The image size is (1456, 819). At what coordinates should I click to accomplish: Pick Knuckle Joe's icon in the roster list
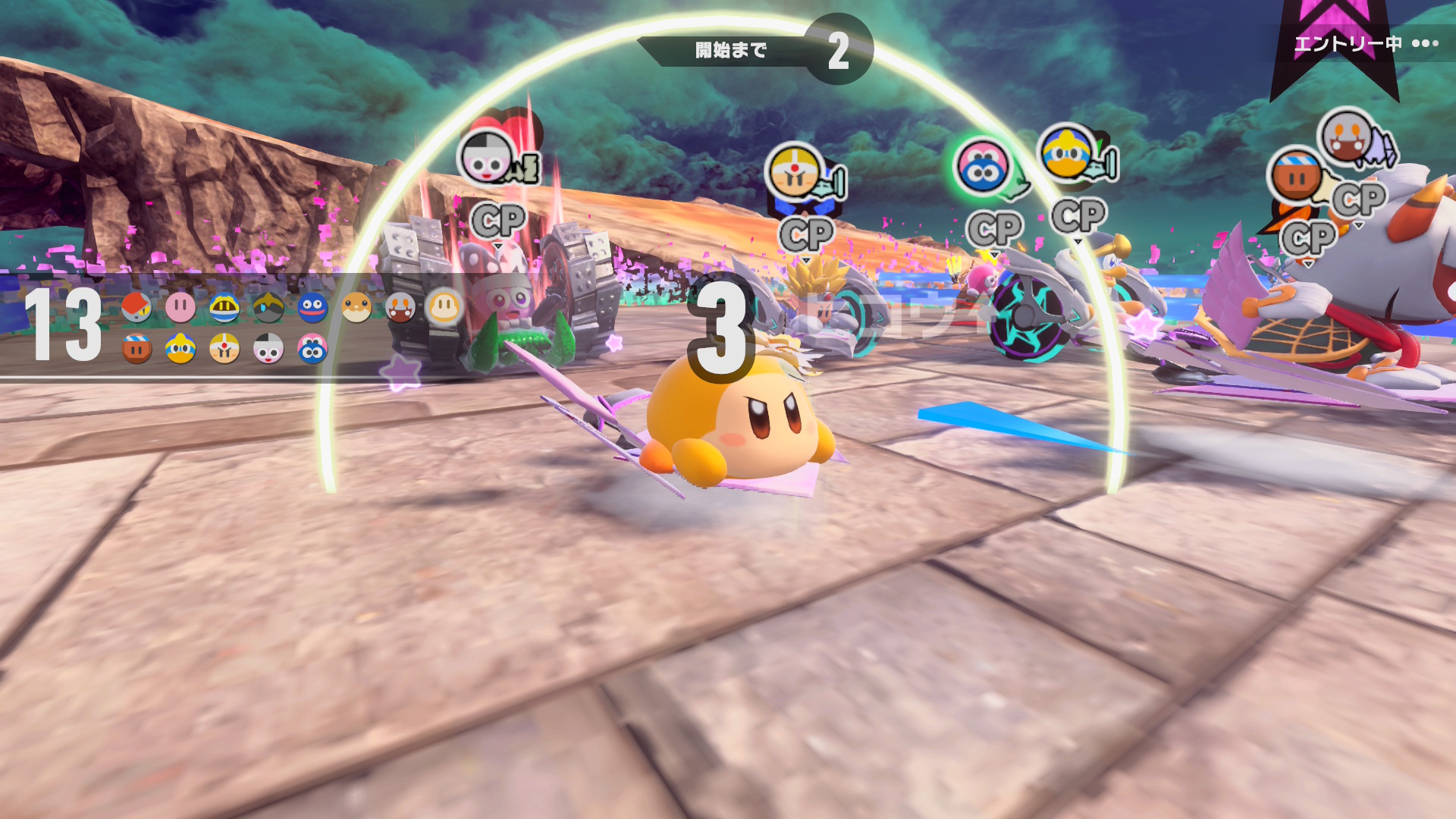tap(224, 349)
